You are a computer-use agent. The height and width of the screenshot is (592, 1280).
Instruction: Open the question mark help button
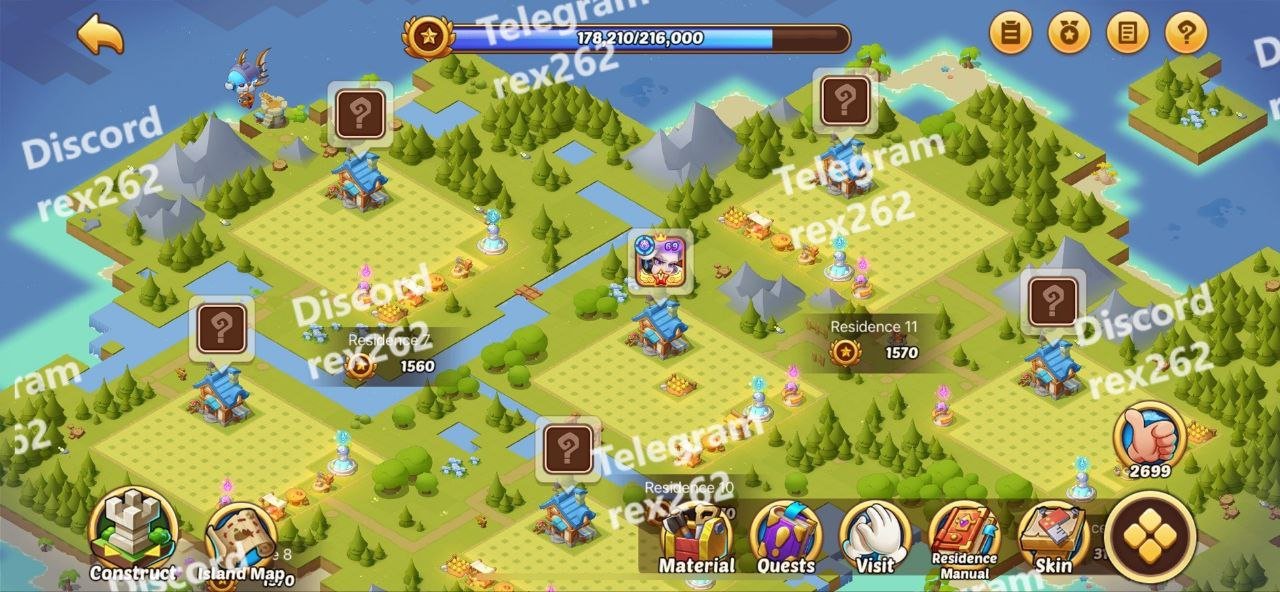coord(1185,34)
